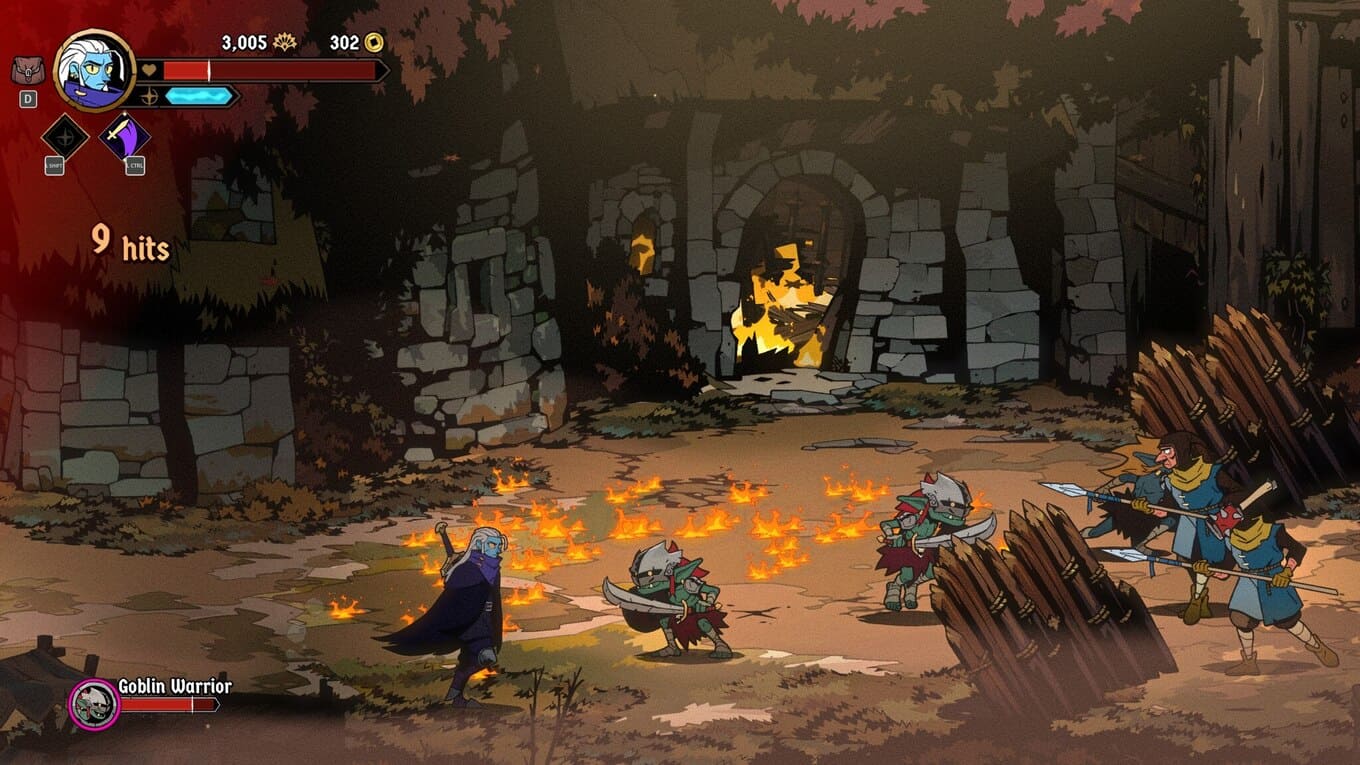1360x765 pixels.
Task: Use the purple sword slash ability
Action: click(126, 135)
